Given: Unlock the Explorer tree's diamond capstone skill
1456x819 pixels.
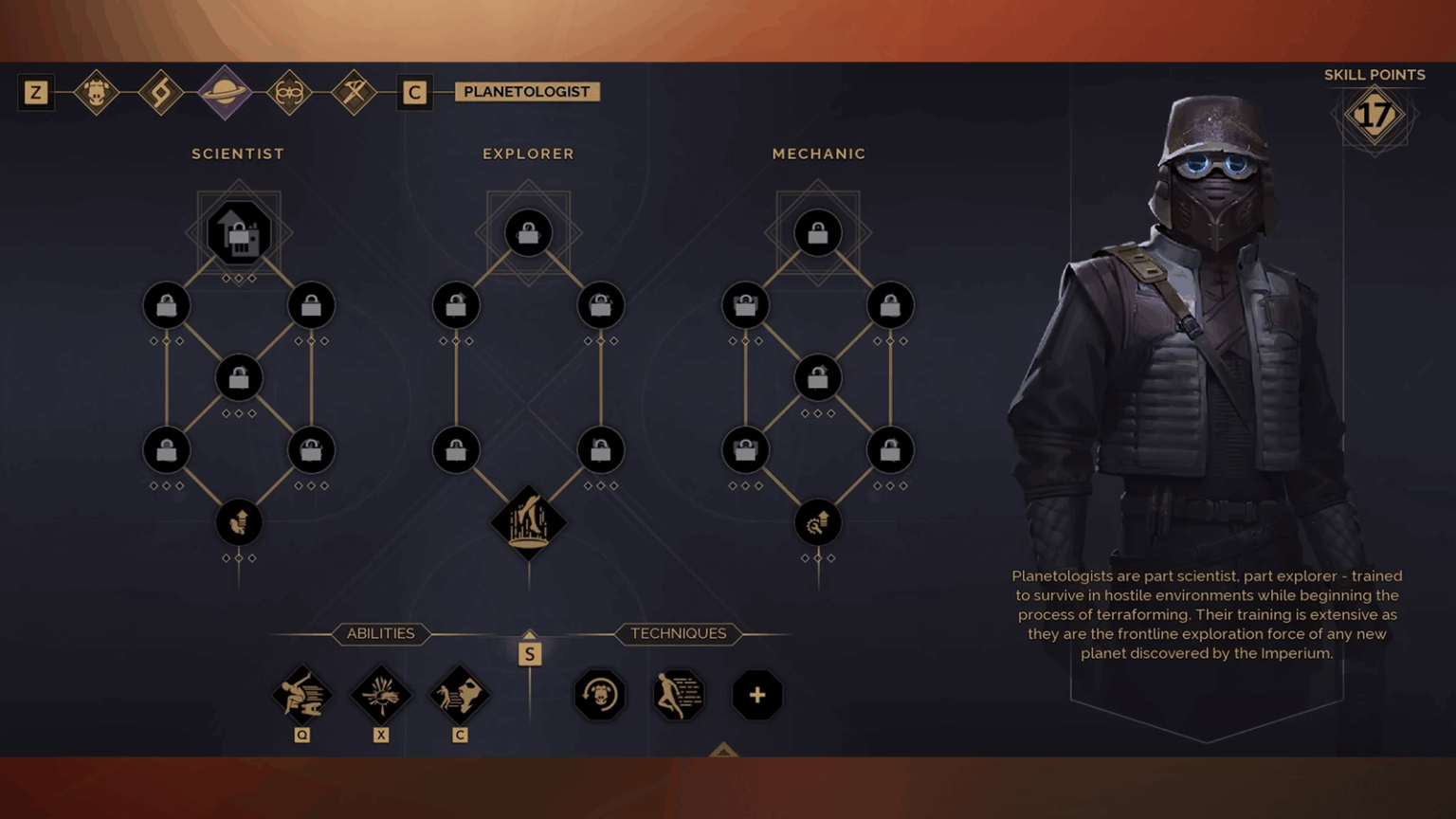Looking at the screenshot, I should click(x=529, y=522).
